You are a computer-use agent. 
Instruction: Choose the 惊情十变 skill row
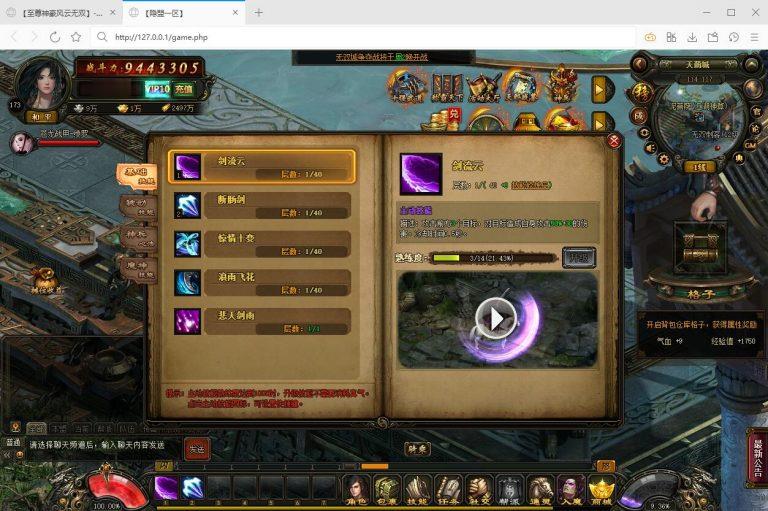click(262, 244)
